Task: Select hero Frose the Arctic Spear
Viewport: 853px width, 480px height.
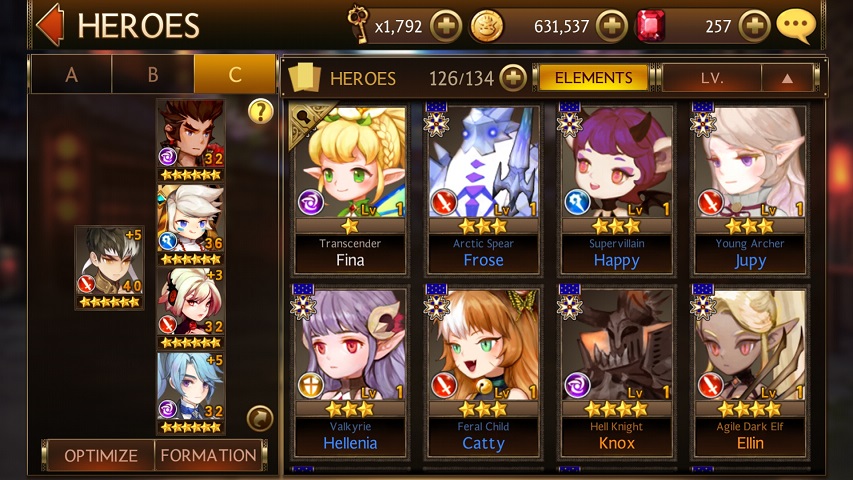Action: pos(484,190)
